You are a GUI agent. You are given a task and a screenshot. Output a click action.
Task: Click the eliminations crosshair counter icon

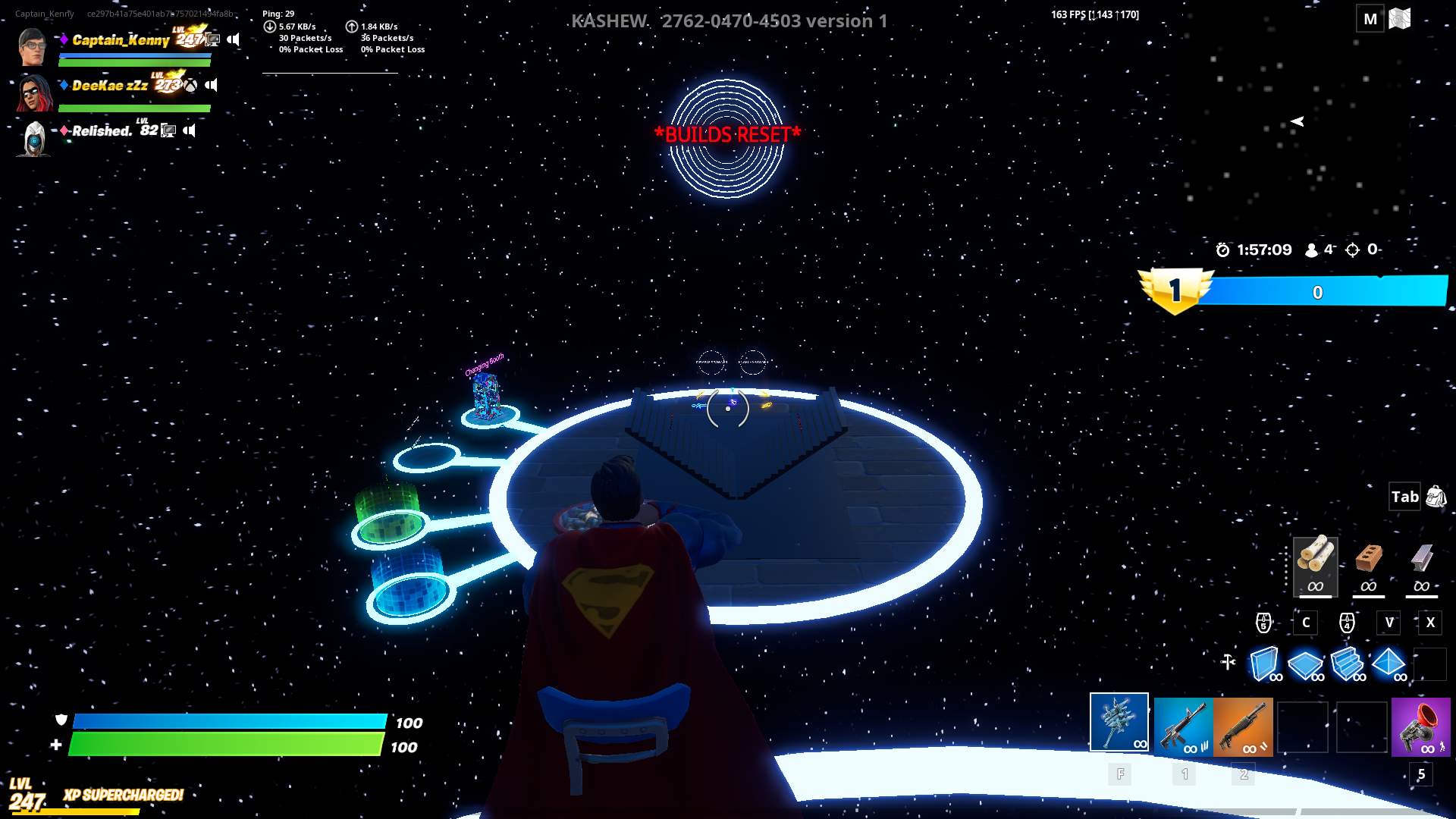click(x=1354, y=249)
